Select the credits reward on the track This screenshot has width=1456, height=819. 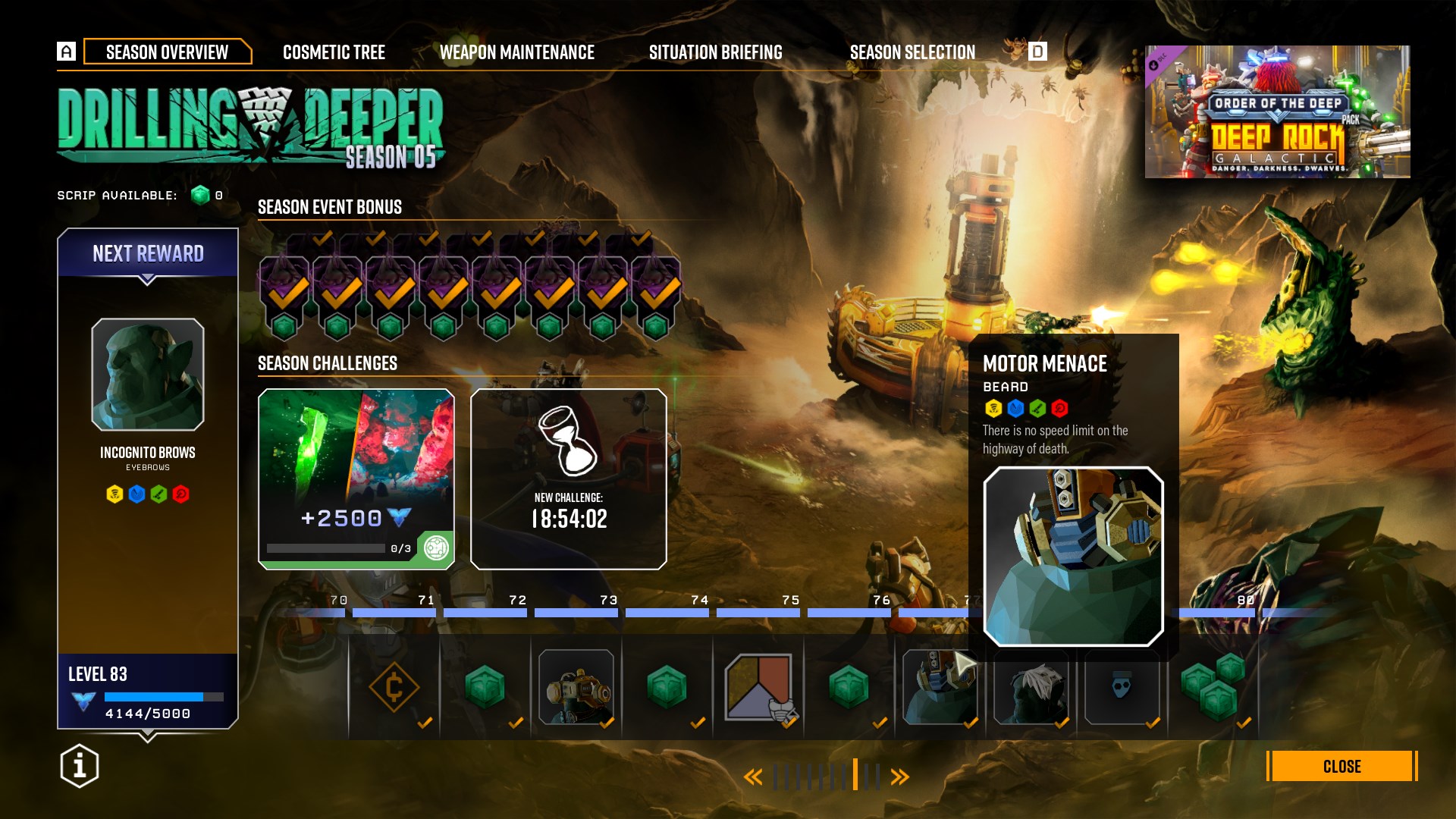(x=394, y=688)
